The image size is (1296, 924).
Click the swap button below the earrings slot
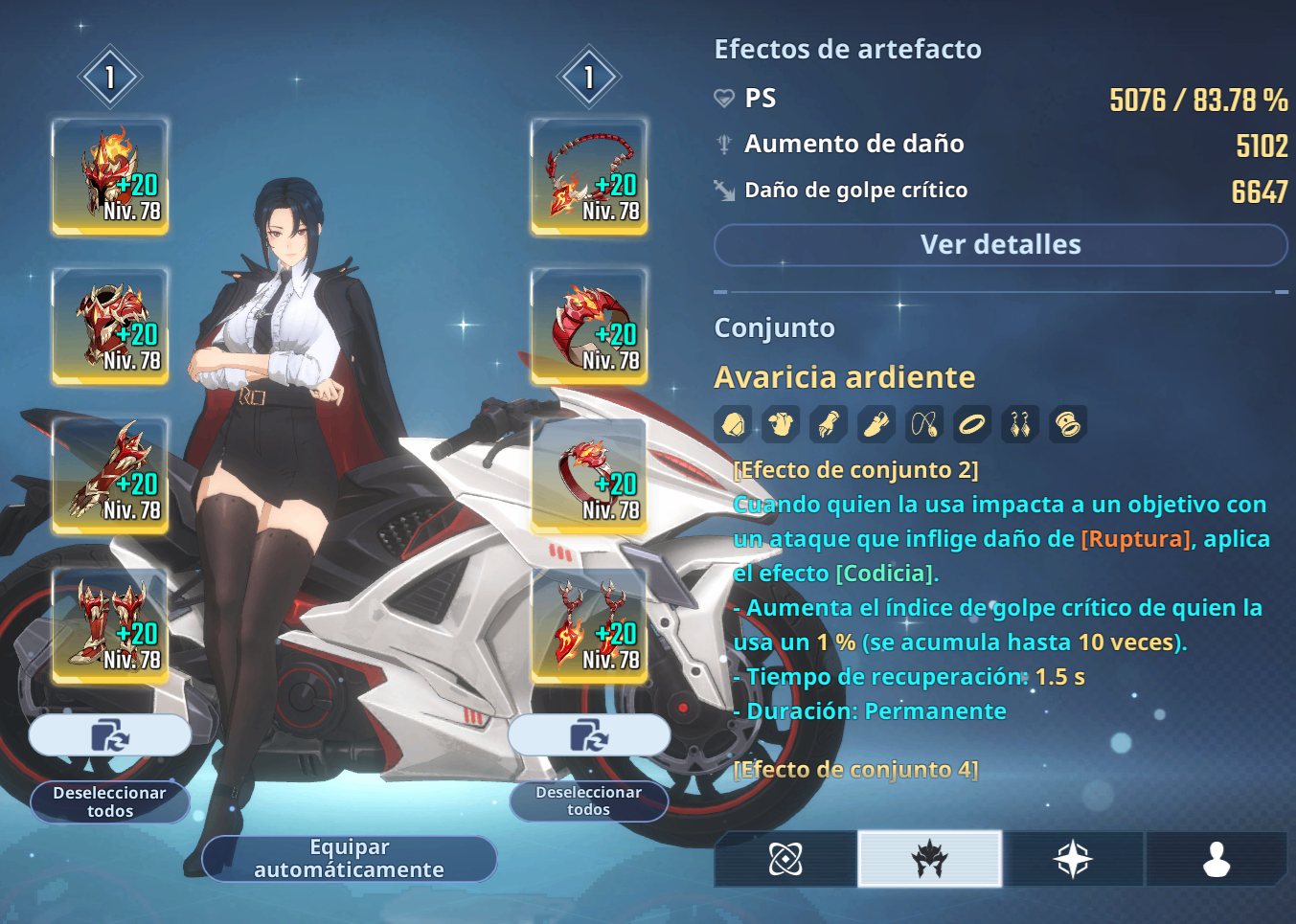tap(589, 735)
